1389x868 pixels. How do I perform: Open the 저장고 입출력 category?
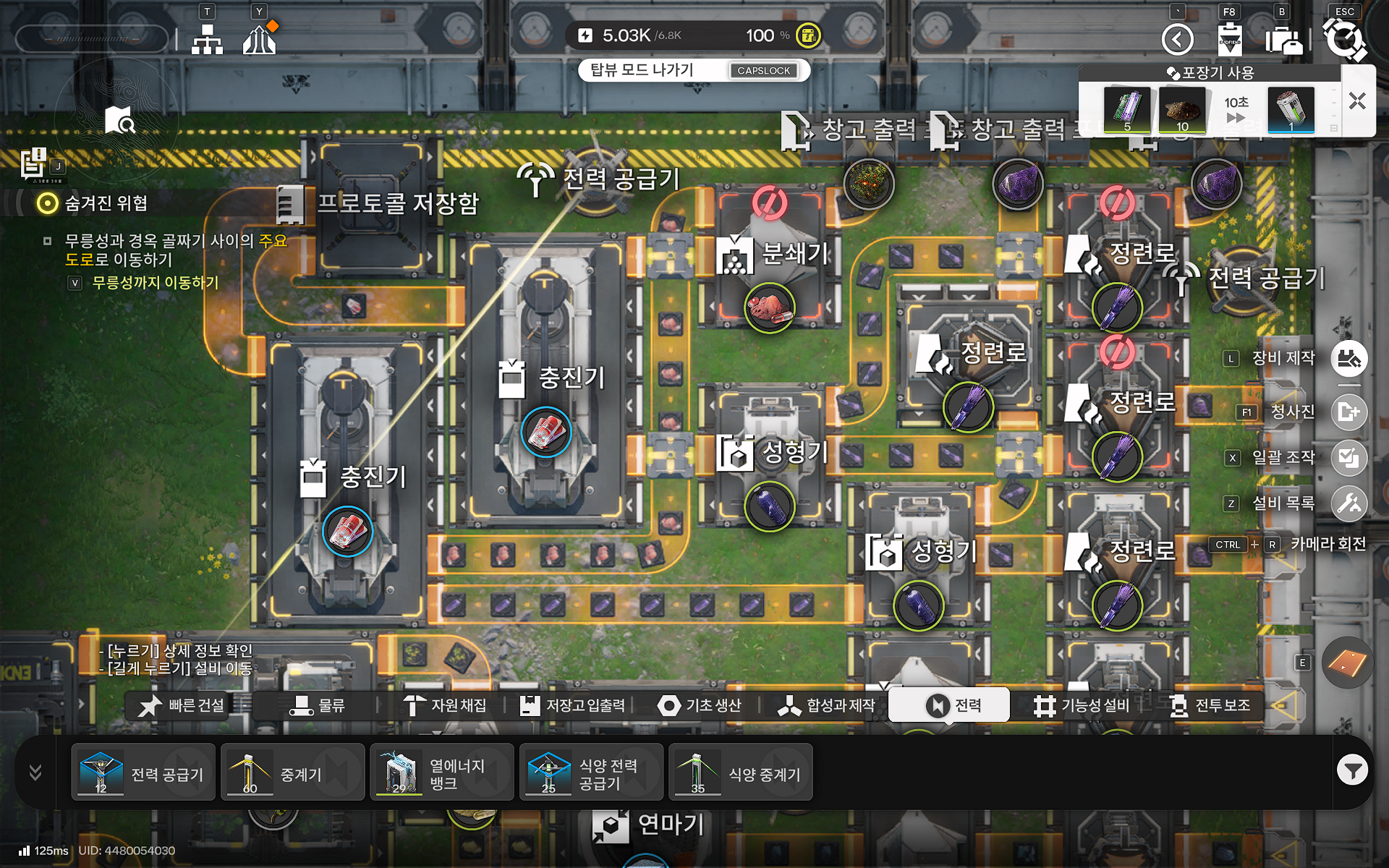point(573,705)
